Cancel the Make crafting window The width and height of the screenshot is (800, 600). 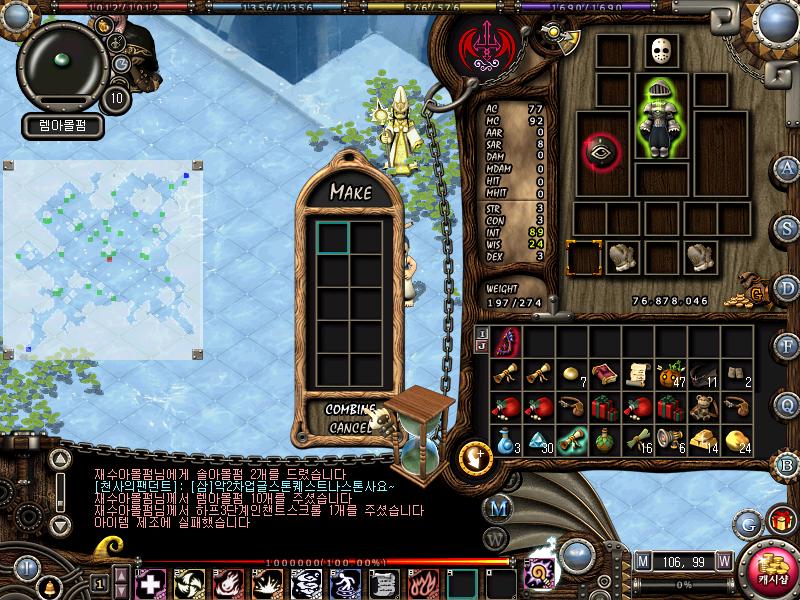point(349,428)
